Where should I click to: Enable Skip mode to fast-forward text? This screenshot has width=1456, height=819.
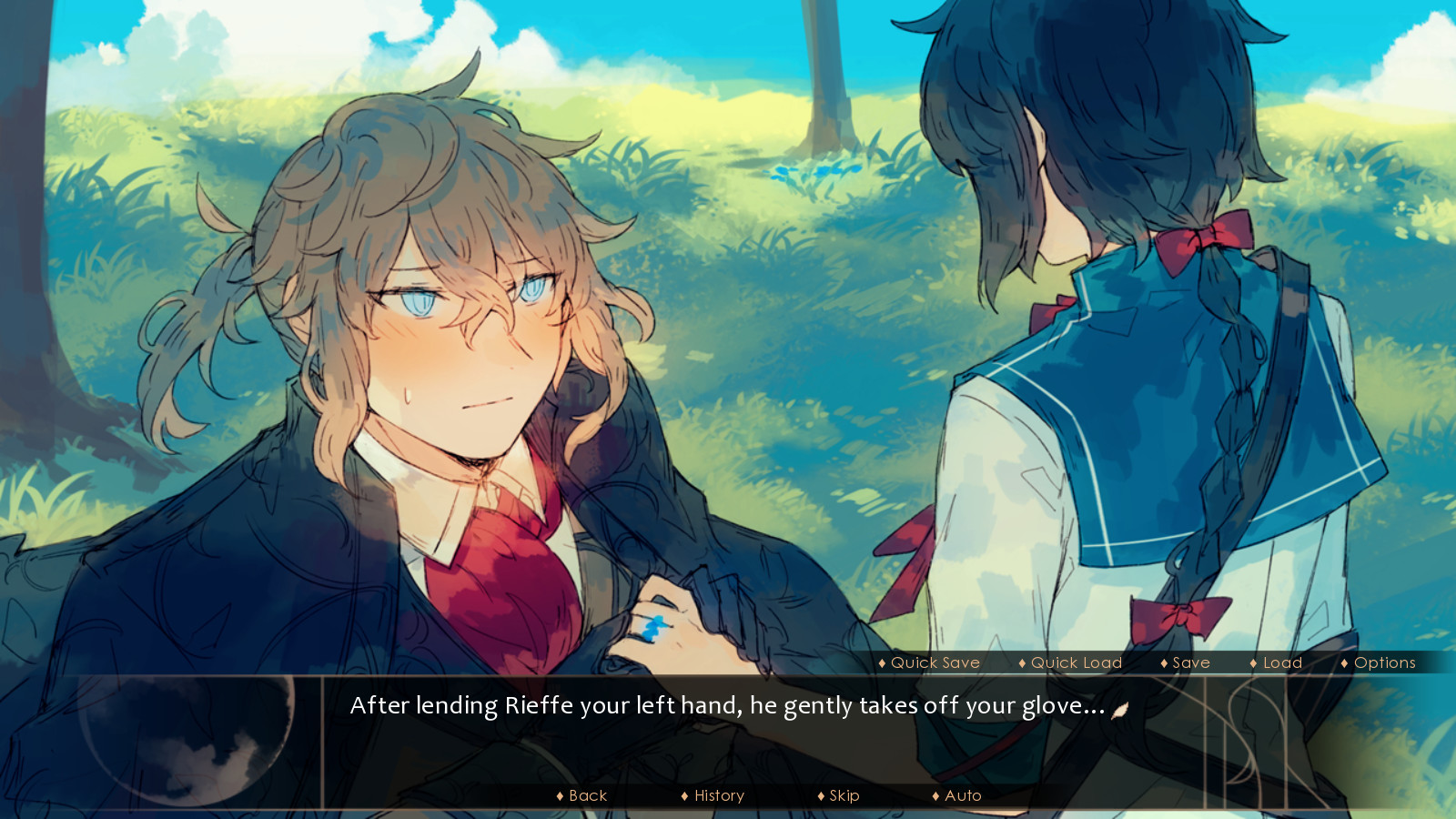click(842, 795)
